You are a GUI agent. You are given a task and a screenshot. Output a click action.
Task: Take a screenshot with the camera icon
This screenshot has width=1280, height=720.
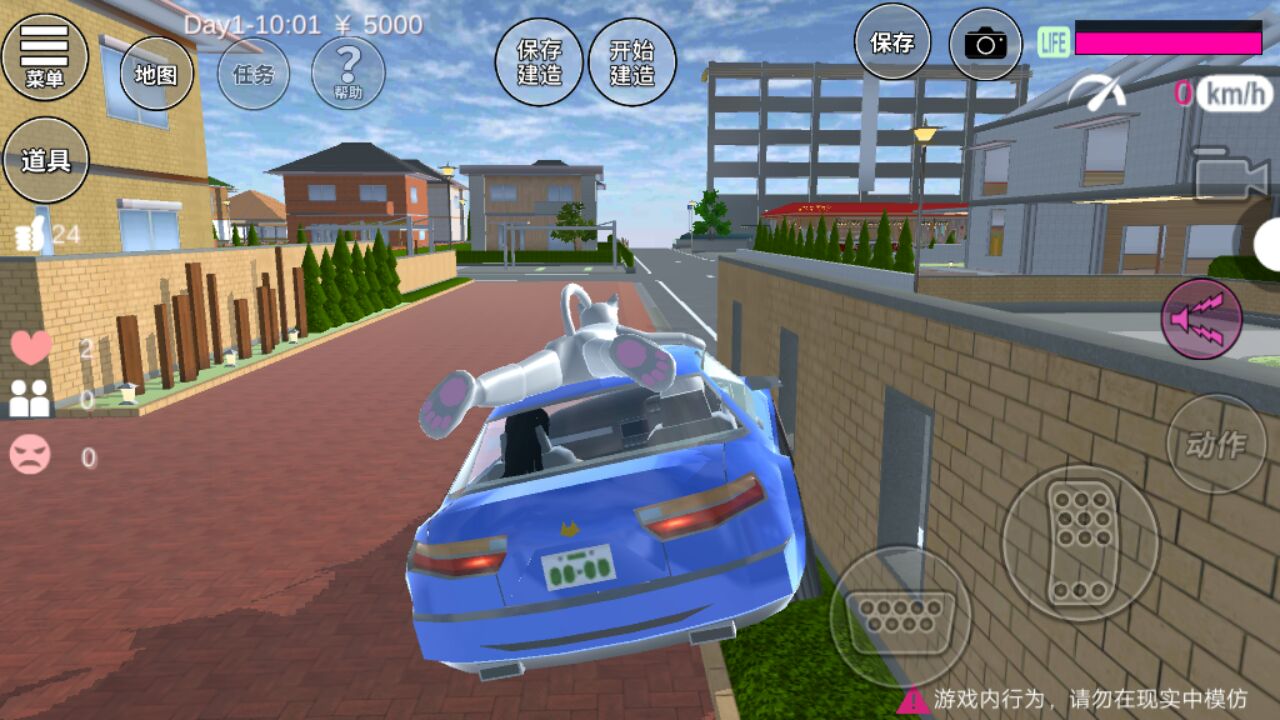click(985, 43)
